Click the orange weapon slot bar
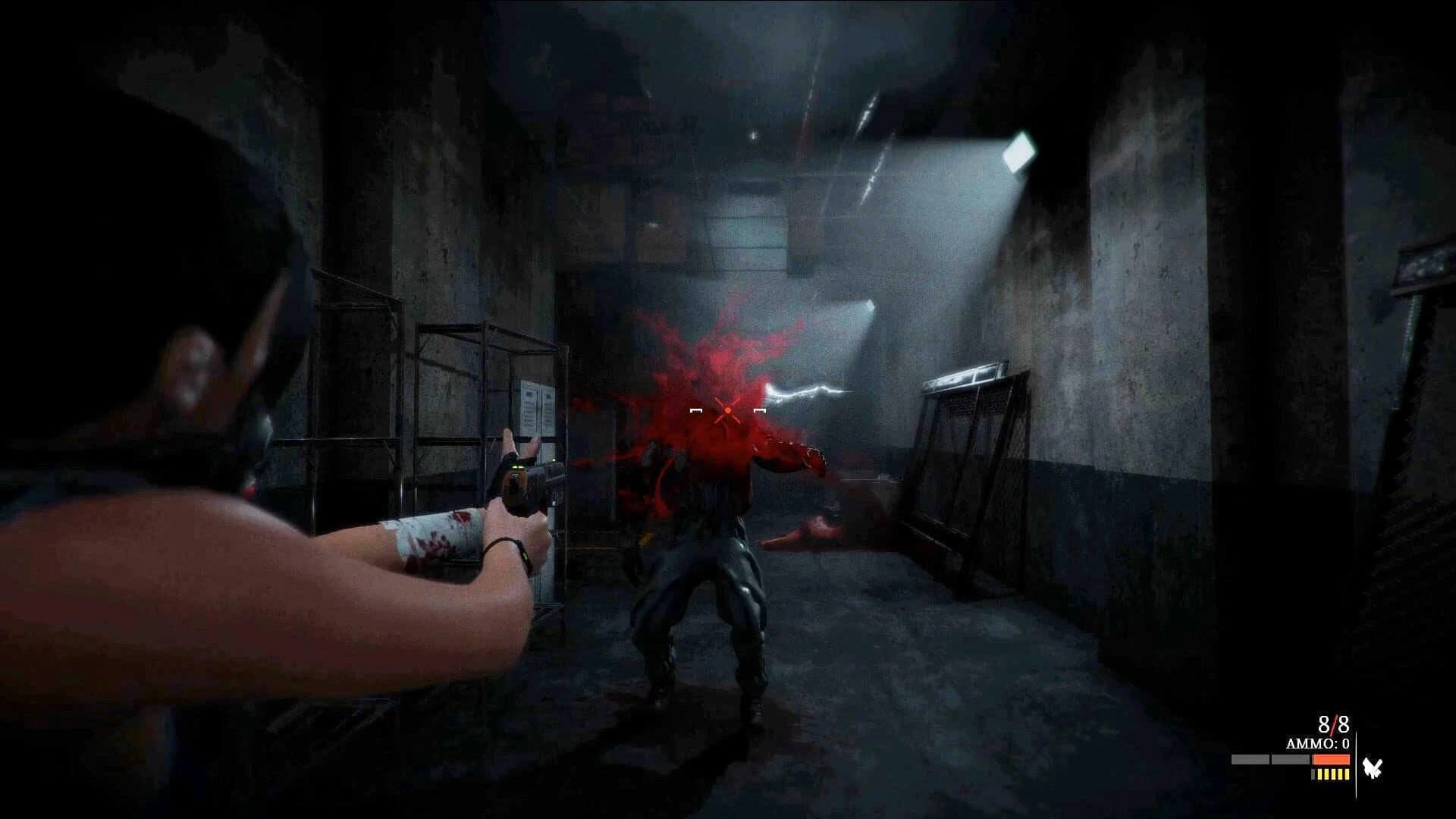This screenshot has height=819, width=1456. click(1331, 759)
